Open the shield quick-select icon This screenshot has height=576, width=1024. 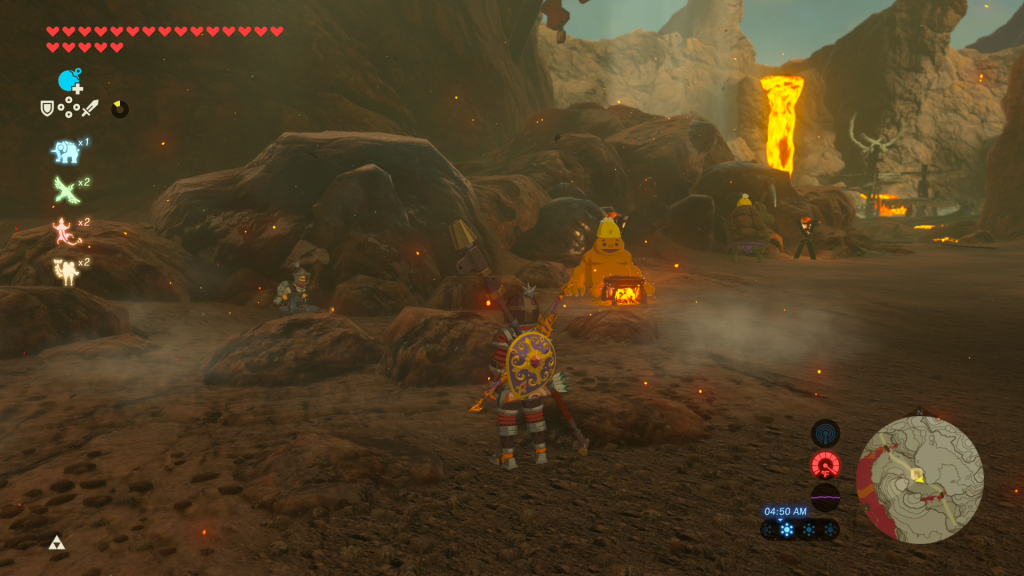pos(46,107)
